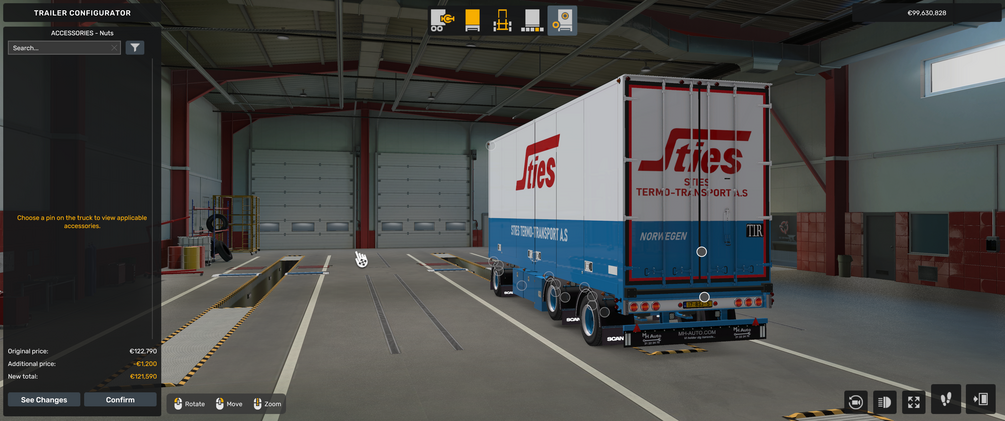Enter fullscreen view with the arrows icon
The image size is (1005, 421).
[913, 401]
